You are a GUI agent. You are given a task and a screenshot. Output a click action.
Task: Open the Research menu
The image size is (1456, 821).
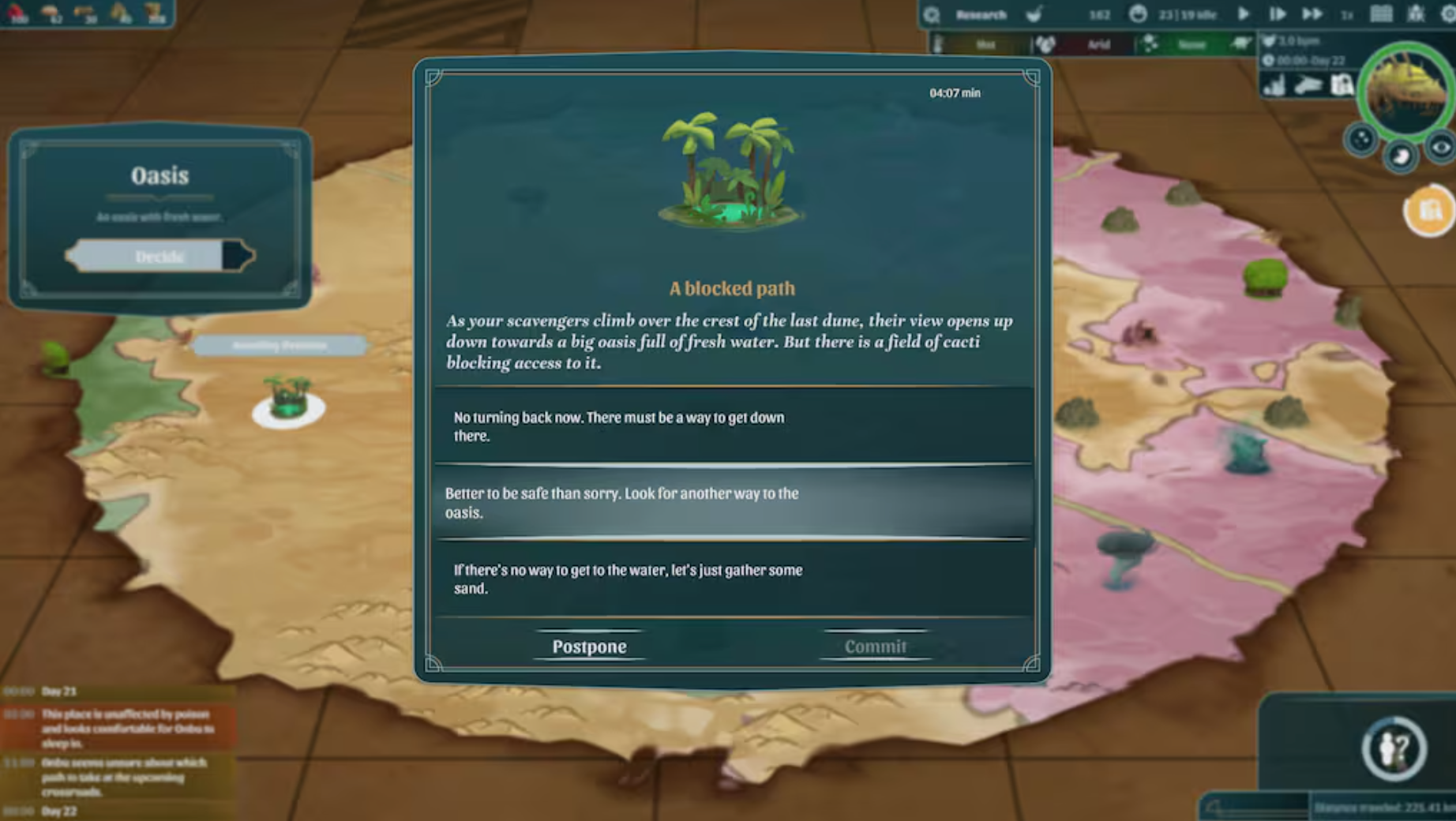pyautogui.click(x=981, y=13)
